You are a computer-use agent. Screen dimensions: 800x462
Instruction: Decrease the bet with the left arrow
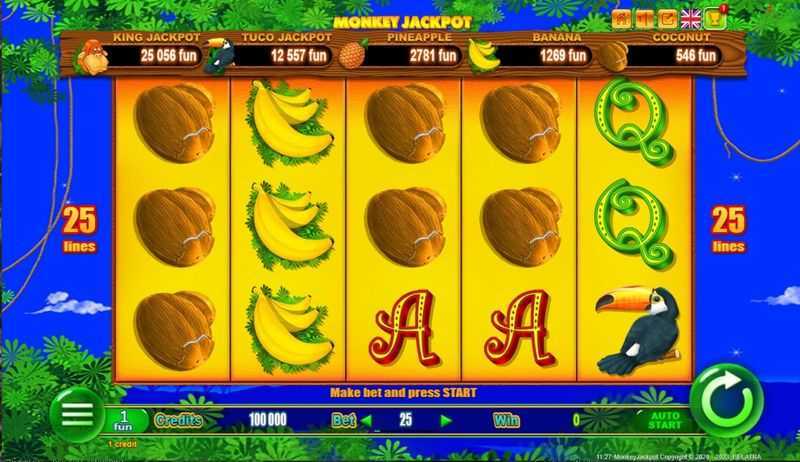coord(367,421)
